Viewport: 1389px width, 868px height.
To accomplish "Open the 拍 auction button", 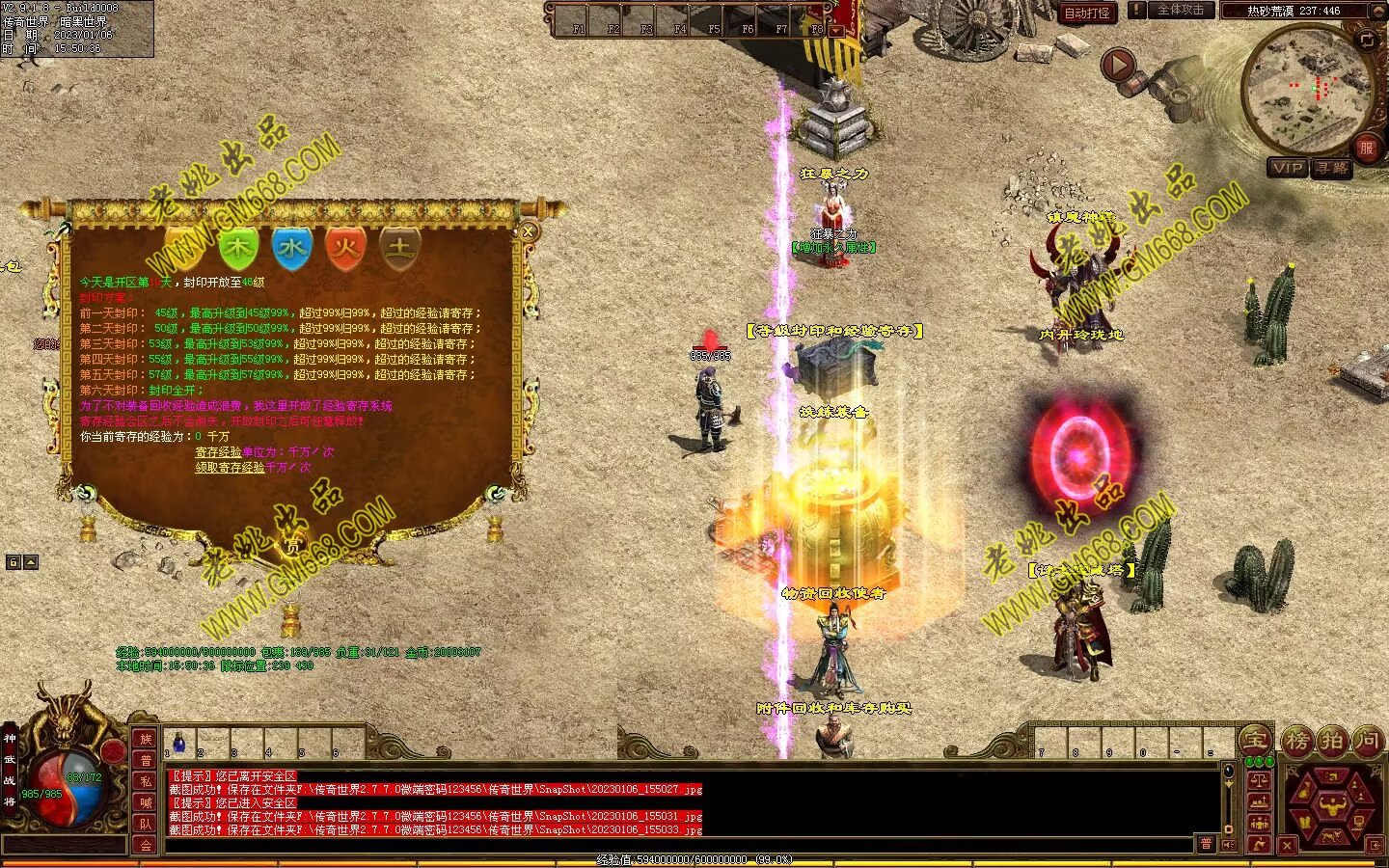I will pyautogui.click(x=1332, y=741).
